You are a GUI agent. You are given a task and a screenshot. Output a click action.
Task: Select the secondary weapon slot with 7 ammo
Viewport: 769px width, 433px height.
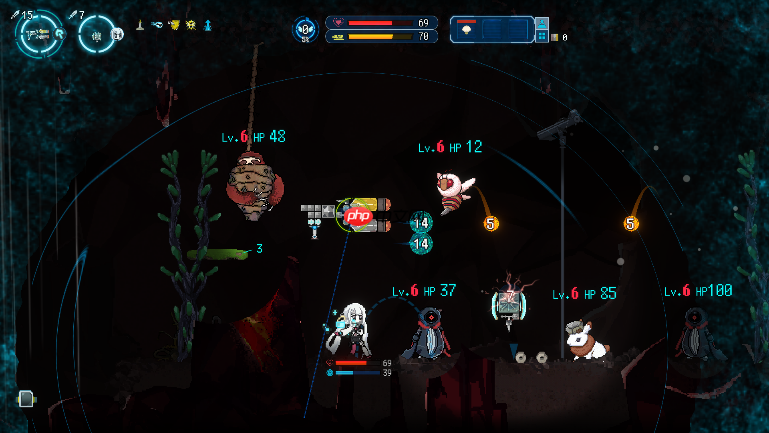coord(98,34)
